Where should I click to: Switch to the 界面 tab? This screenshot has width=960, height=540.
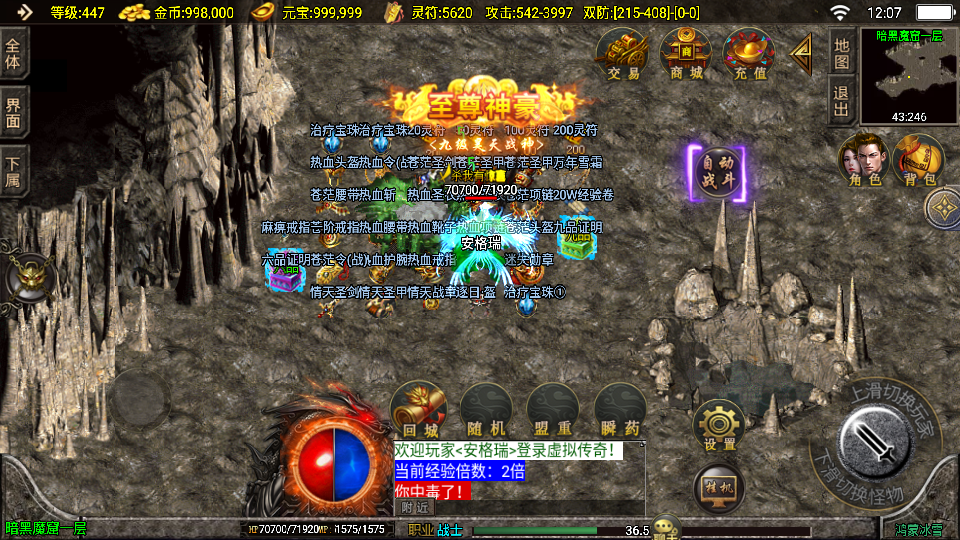14,112
